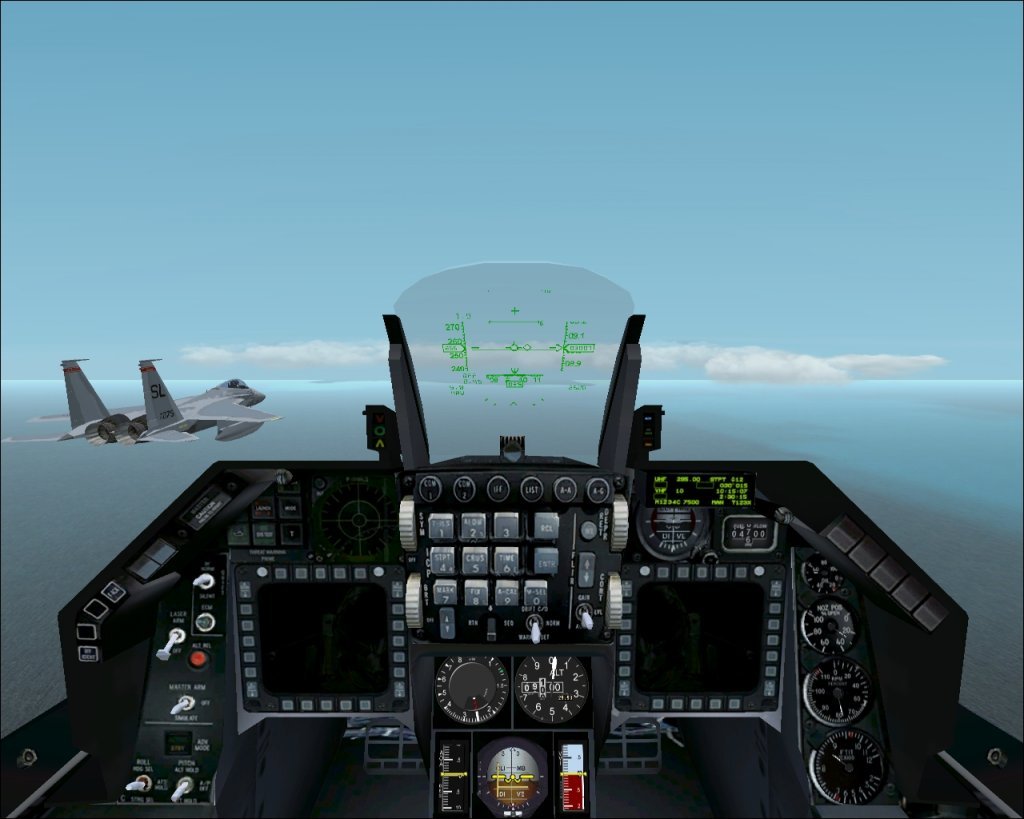The width and height of the screenshot is (1024, 819).
Task: Click the RCL recall key
Action: coord(544,524)
